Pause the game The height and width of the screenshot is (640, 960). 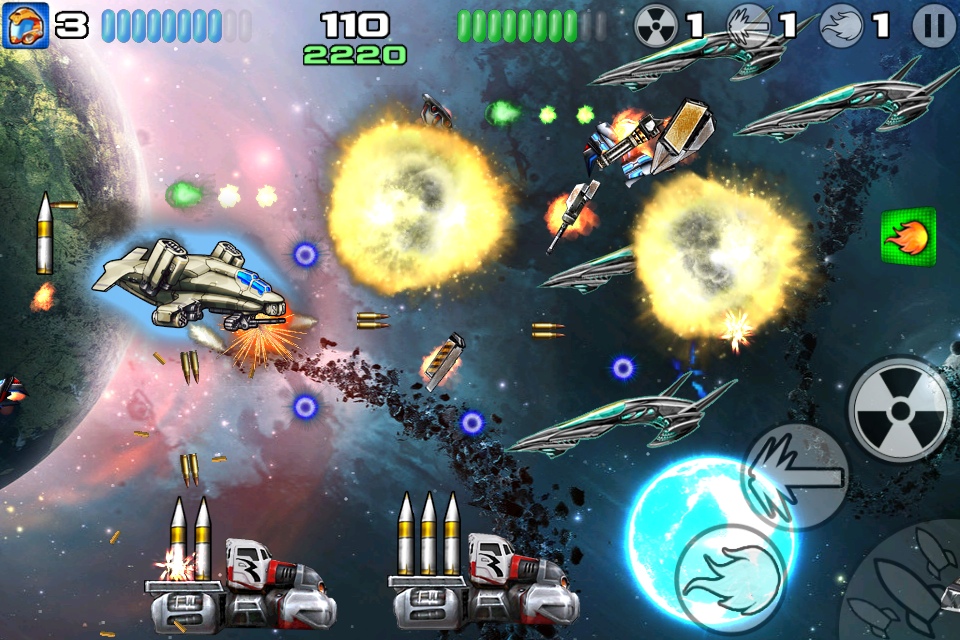click(x=934, y=27)
